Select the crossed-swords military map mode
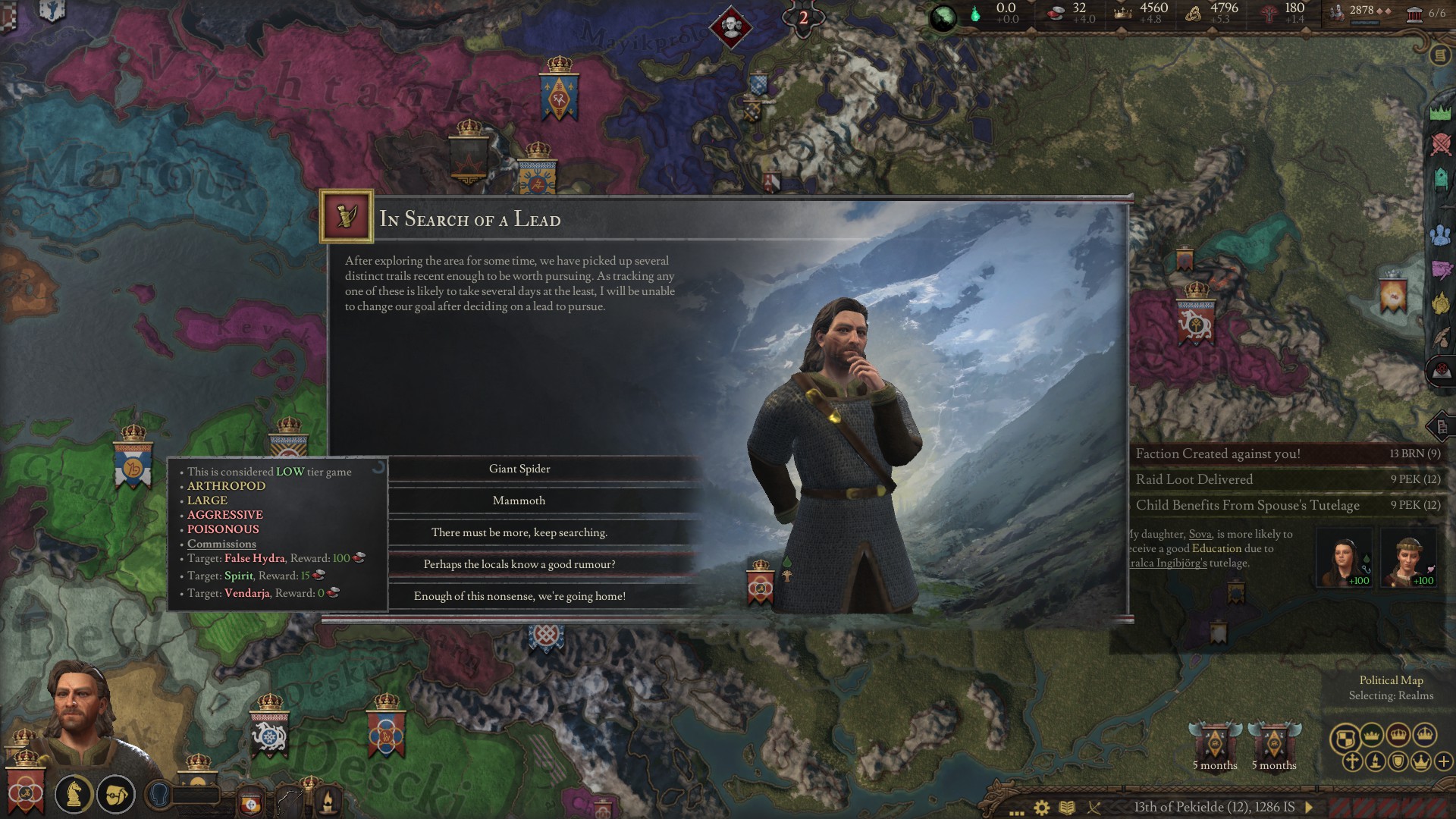This screenshot has height=819, width=1456. click(1441, 144)
